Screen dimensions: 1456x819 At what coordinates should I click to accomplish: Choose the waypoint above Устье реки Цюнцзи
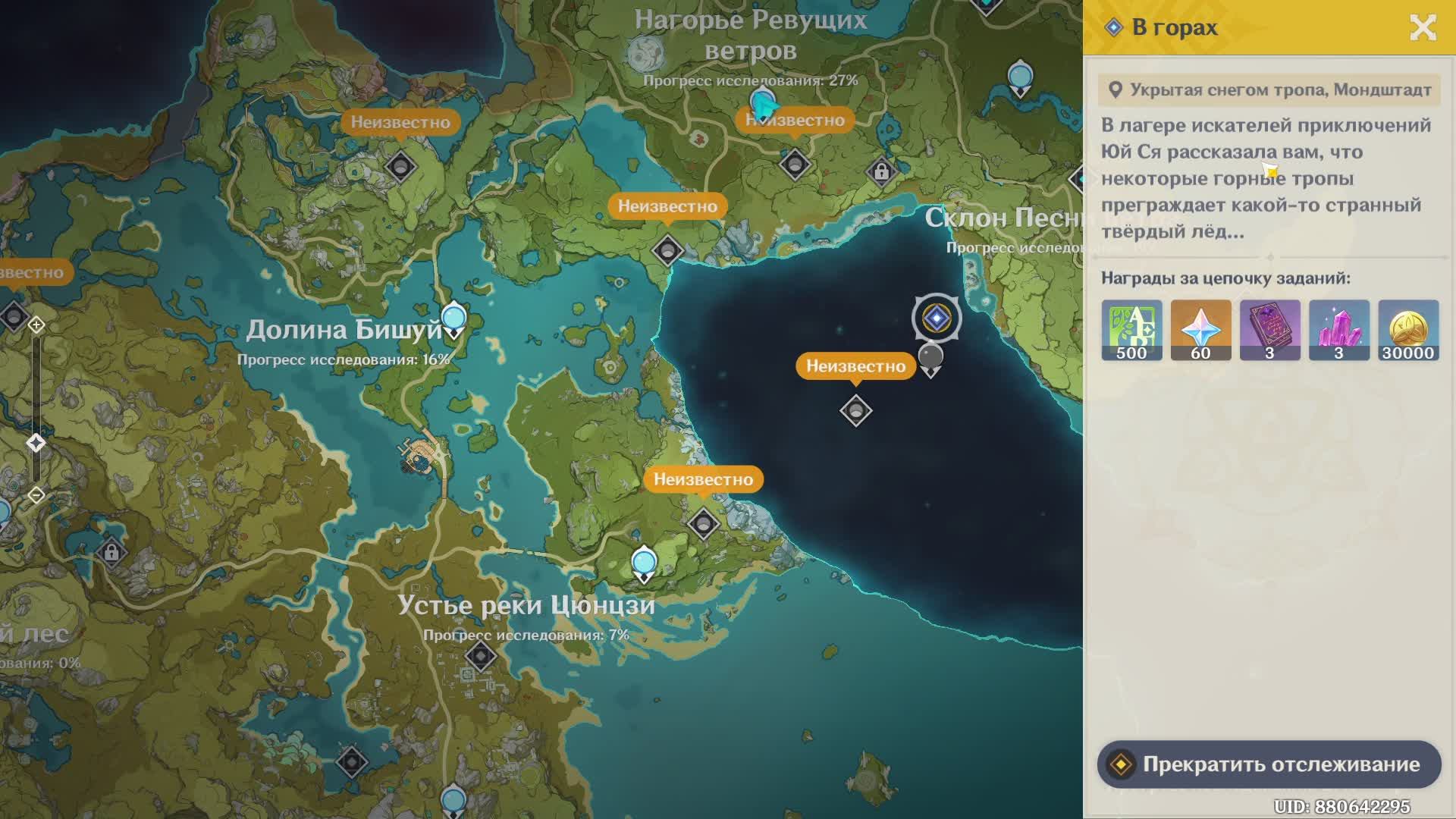[x=644, y=563]
